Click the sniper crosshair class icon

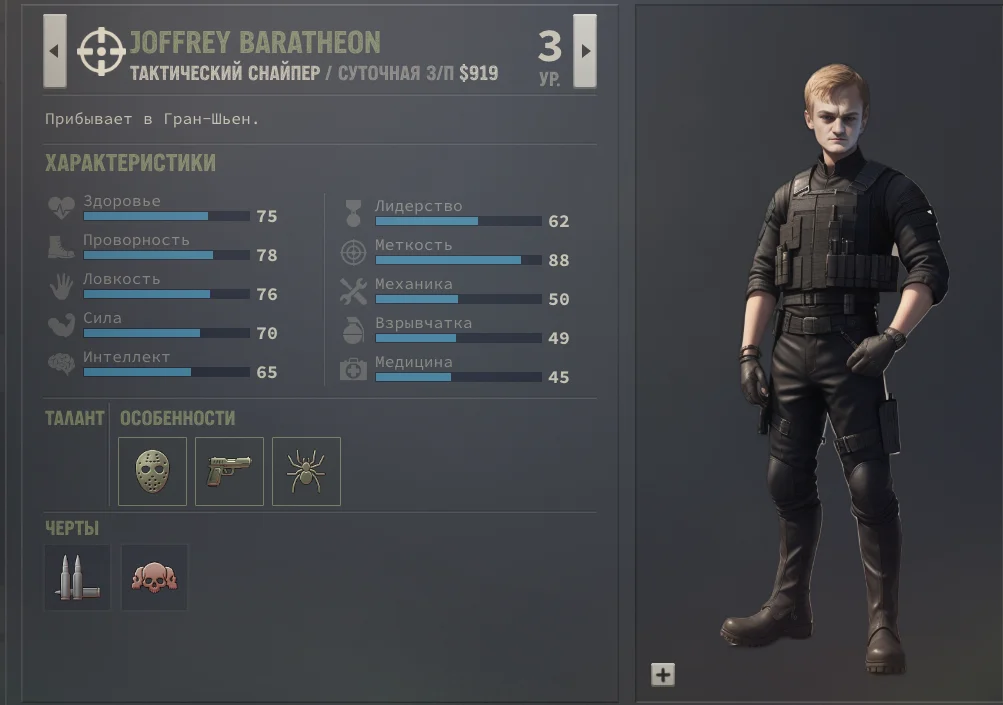pyautogui.click(x=101, y=51)
